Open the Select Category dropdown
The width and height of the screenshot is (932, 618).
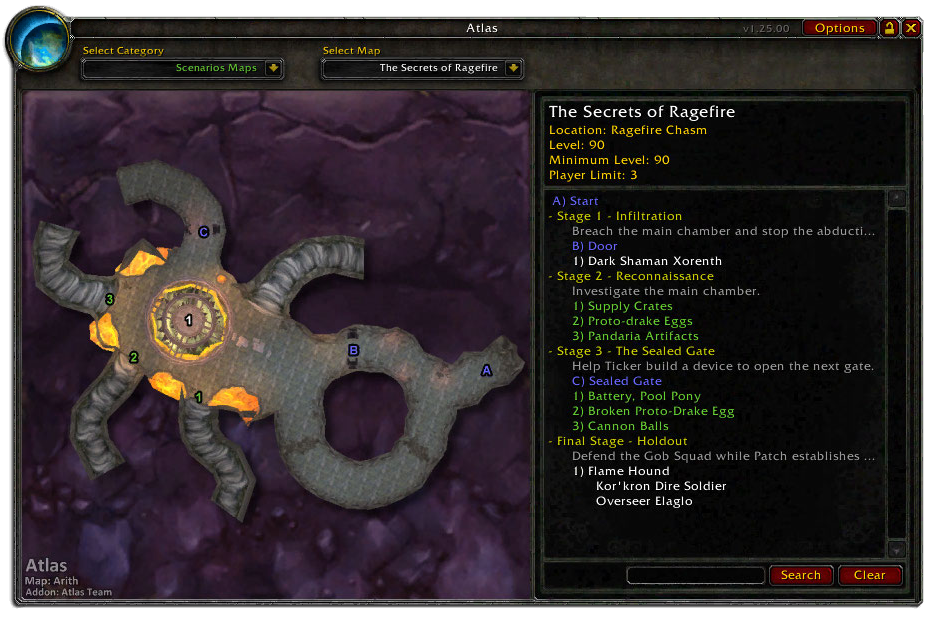tap(273, 68)
